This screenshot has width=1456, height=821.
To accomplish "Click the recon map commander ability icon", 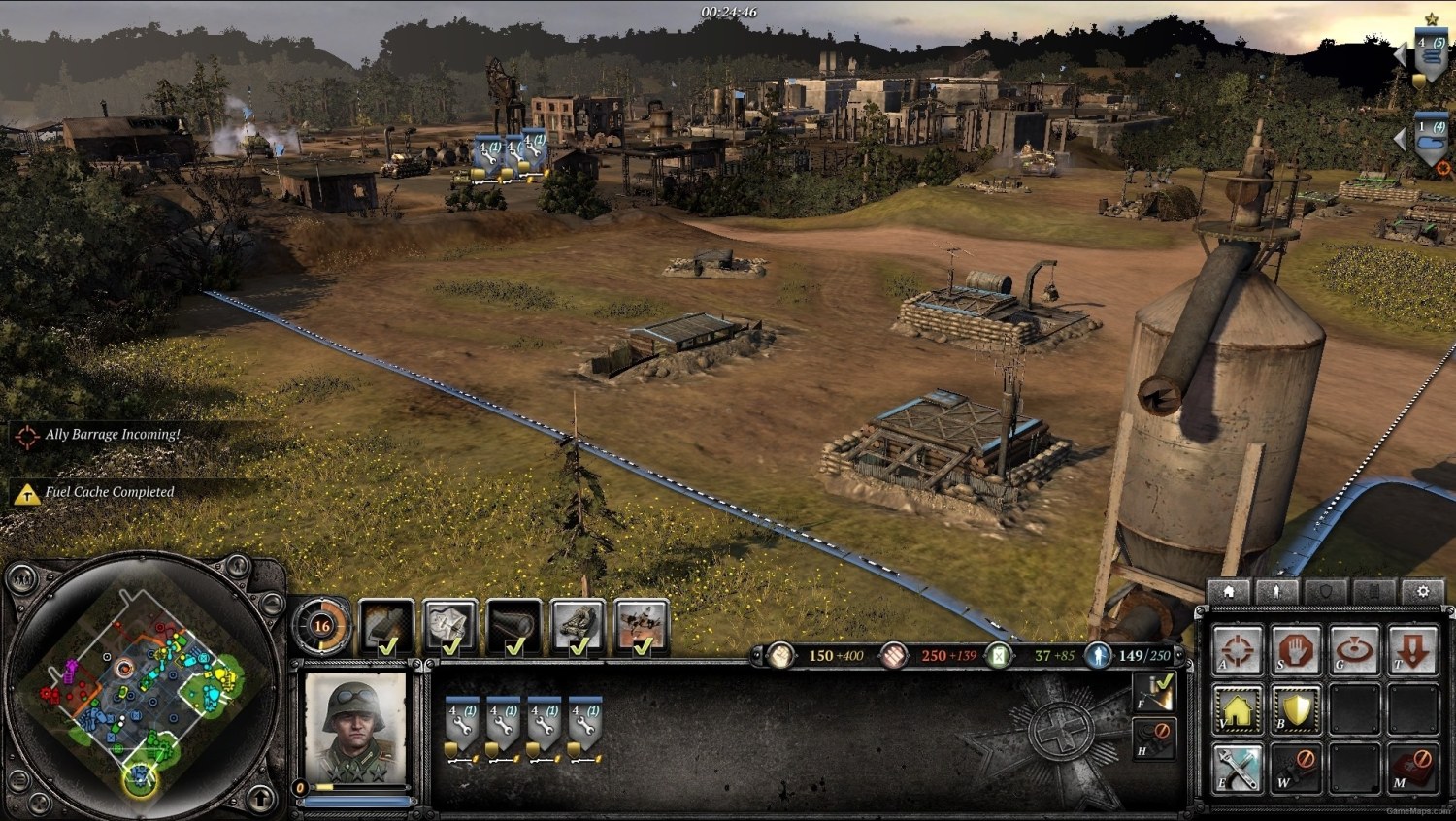I will point(450,626).
